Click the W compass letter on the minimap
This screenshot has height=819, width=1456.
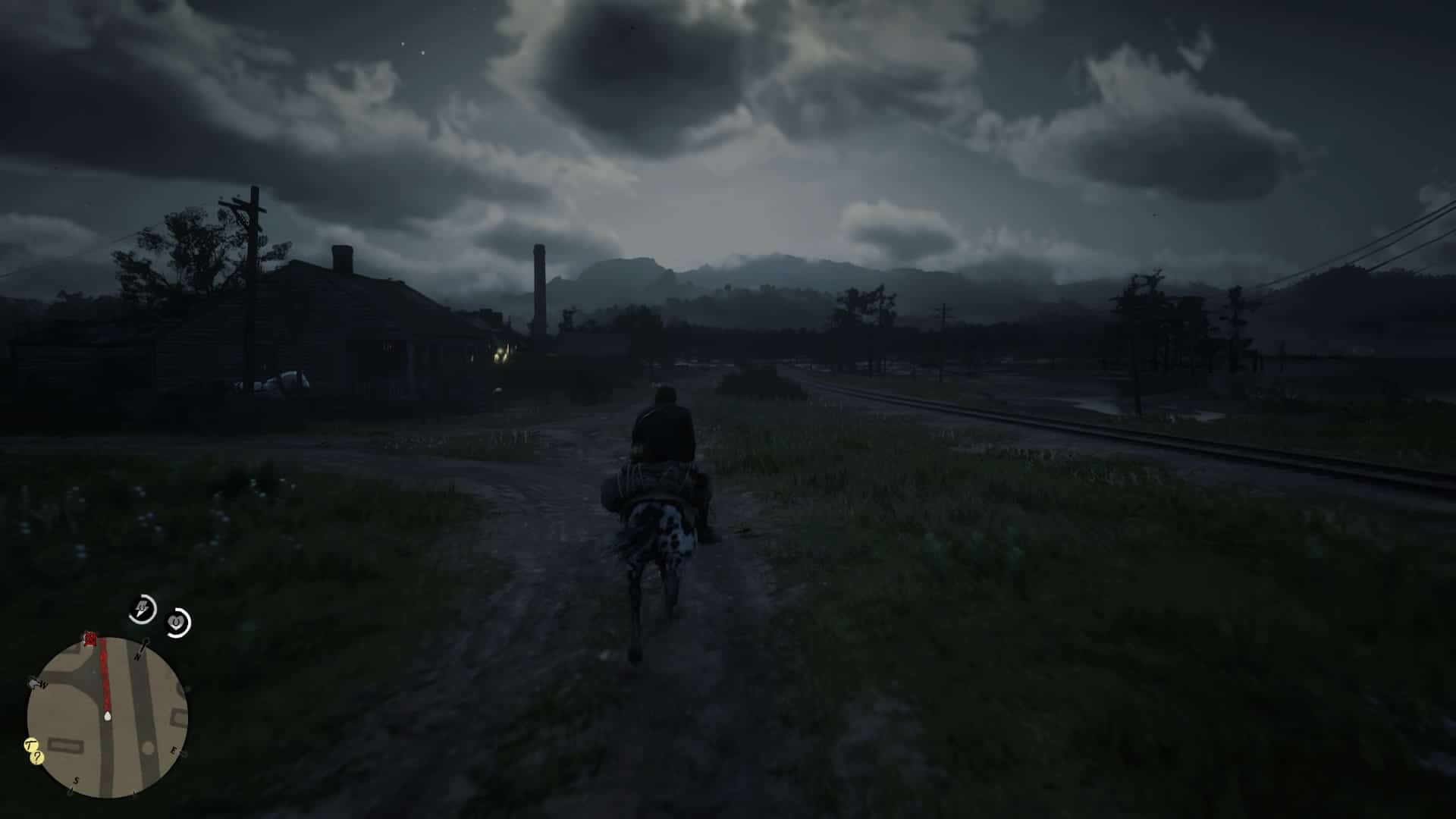[x=42, y=685]
